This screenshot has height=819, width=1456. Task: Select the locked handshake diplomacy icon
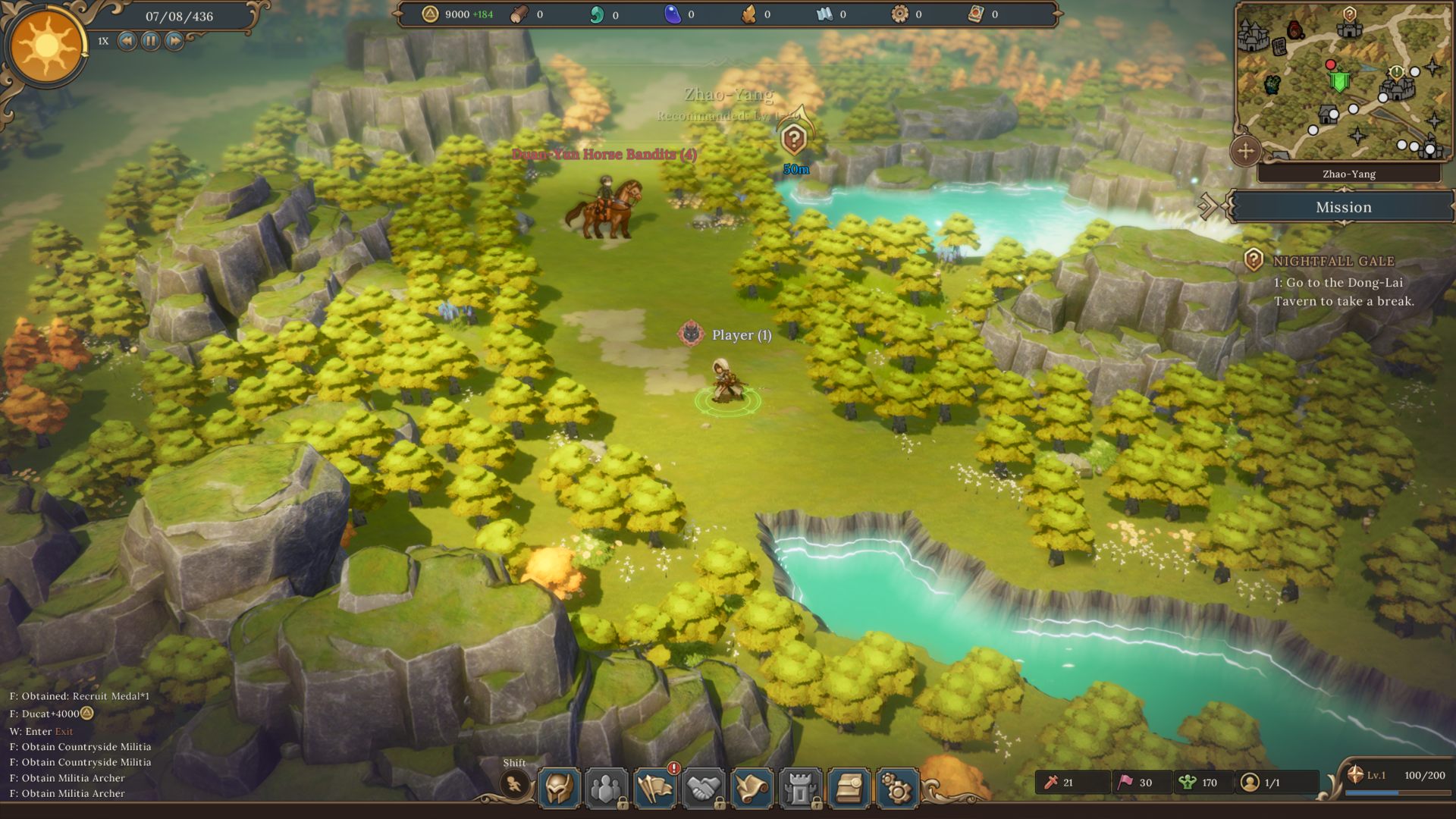point(703,789)
